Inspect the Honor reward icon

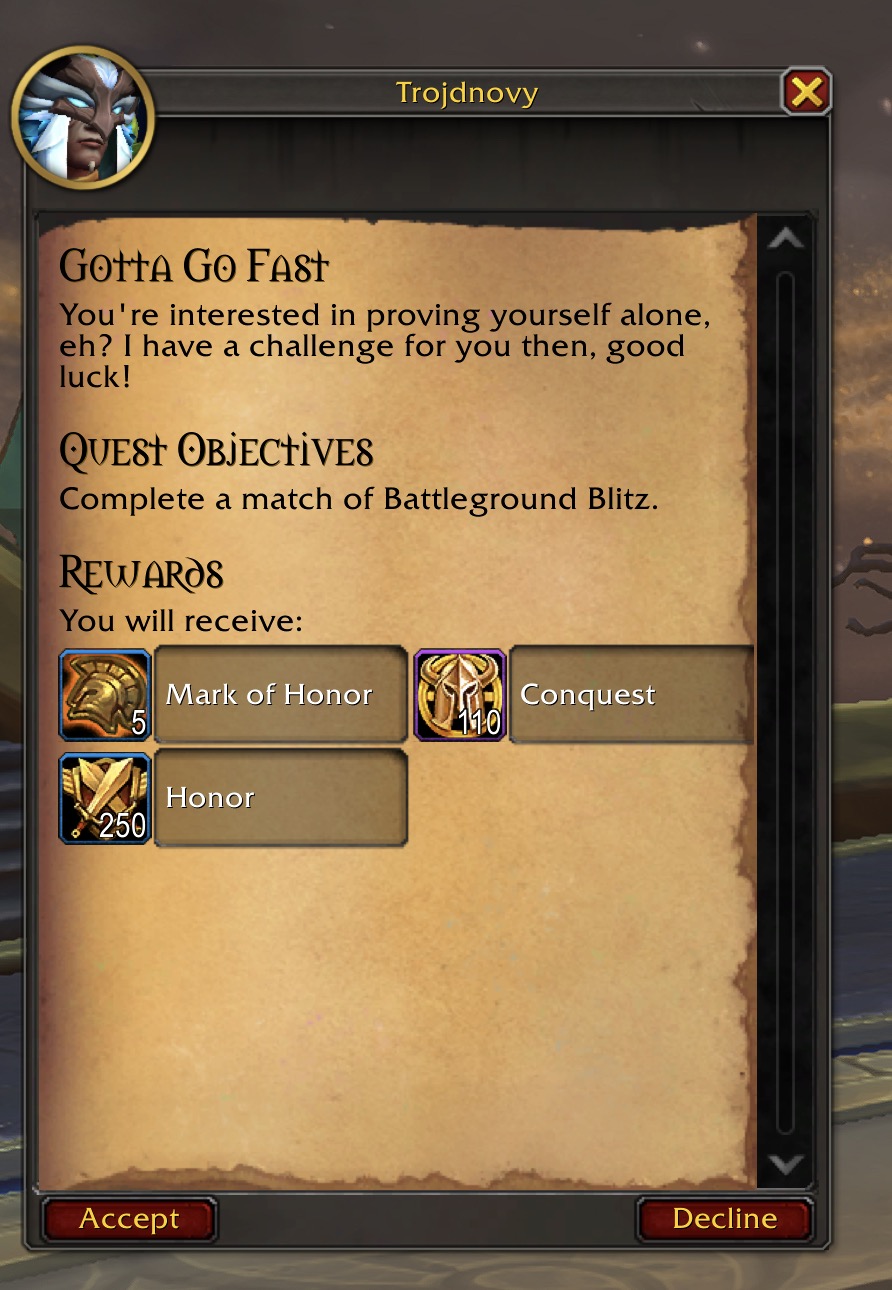(x=105, y=798)
